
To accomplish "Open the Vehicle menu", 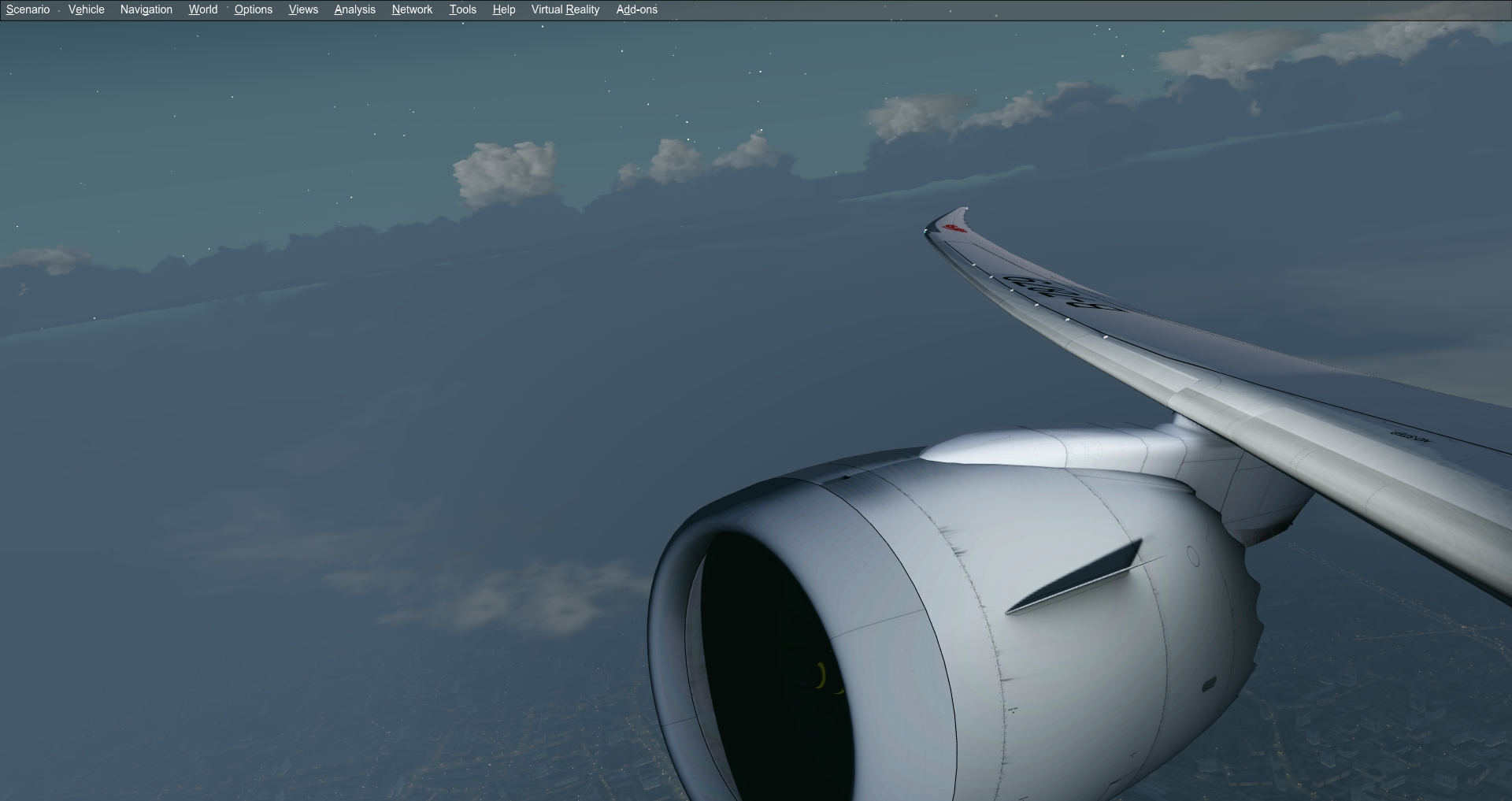I will 86,9.
